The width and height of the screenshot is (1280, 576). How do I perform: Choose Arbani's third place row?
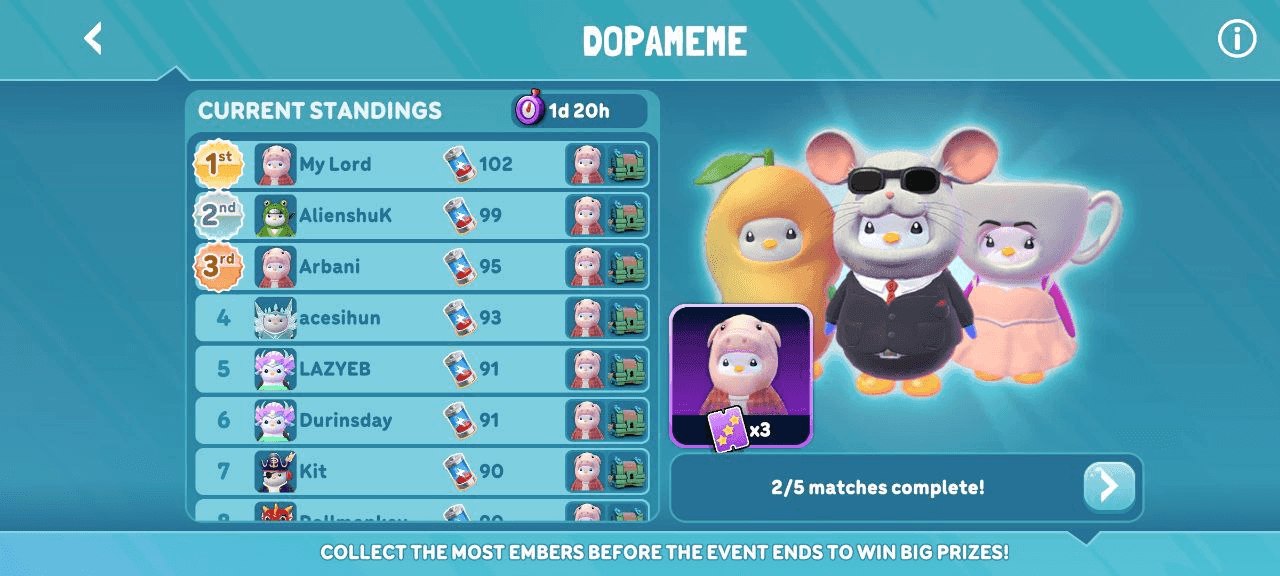click(x=420, y=267)
